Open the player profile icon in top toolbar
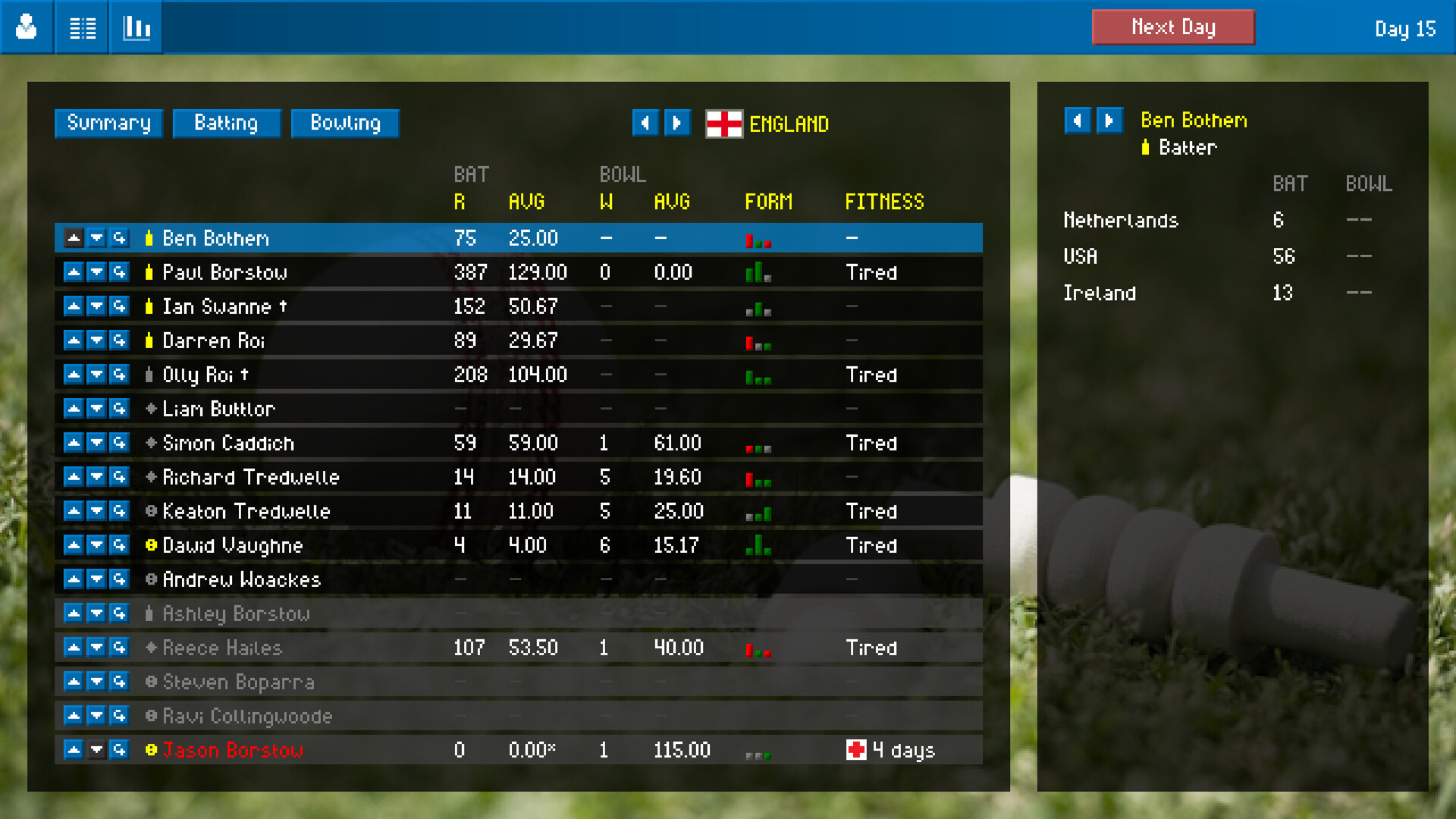Image resolution: width=1456 pixels, height=819 pixels. 27,27
